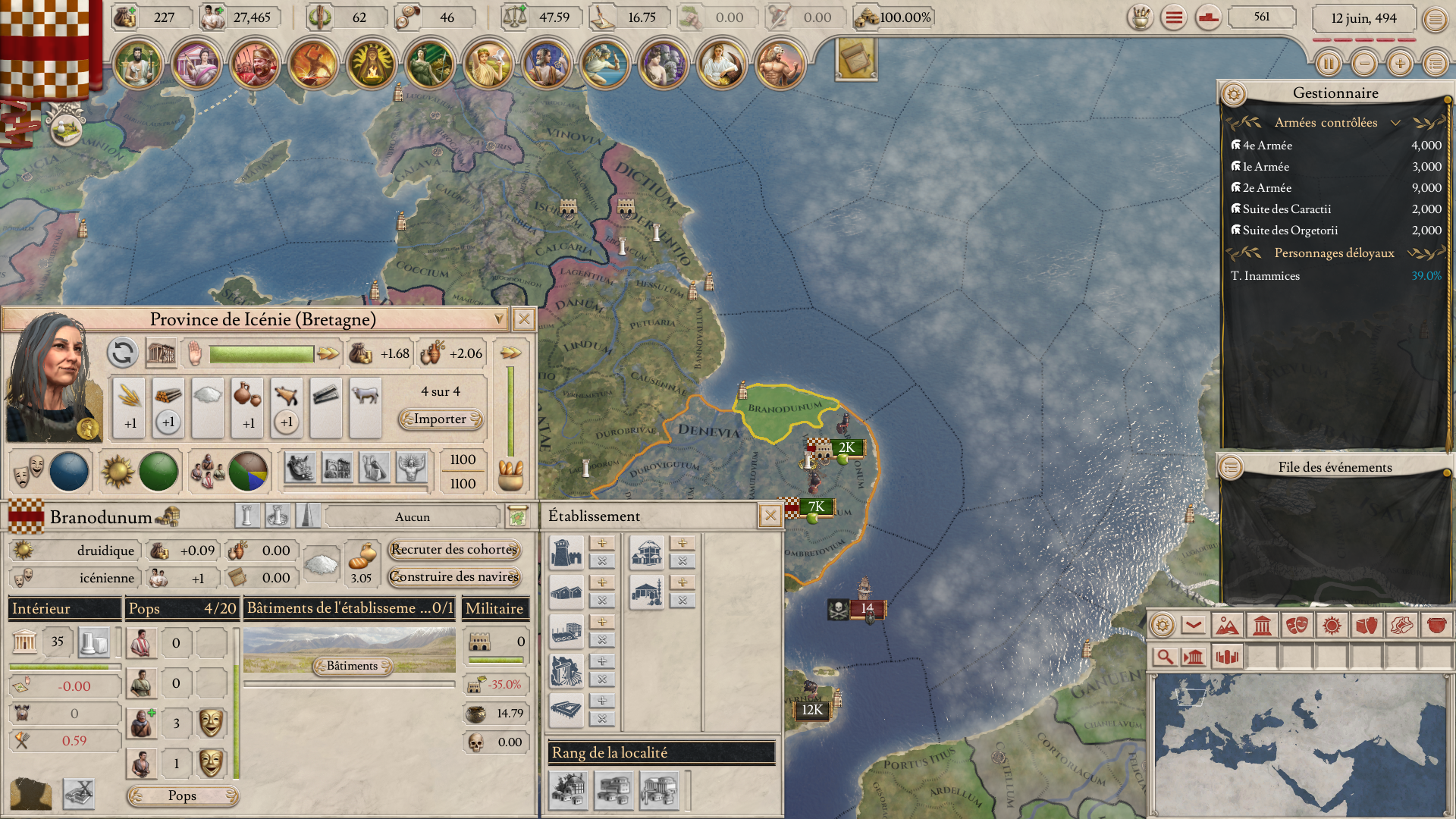This screenshot has width=1456, height=819.
Task: Decrease game speed with minus button
Action: point(1364,64)
